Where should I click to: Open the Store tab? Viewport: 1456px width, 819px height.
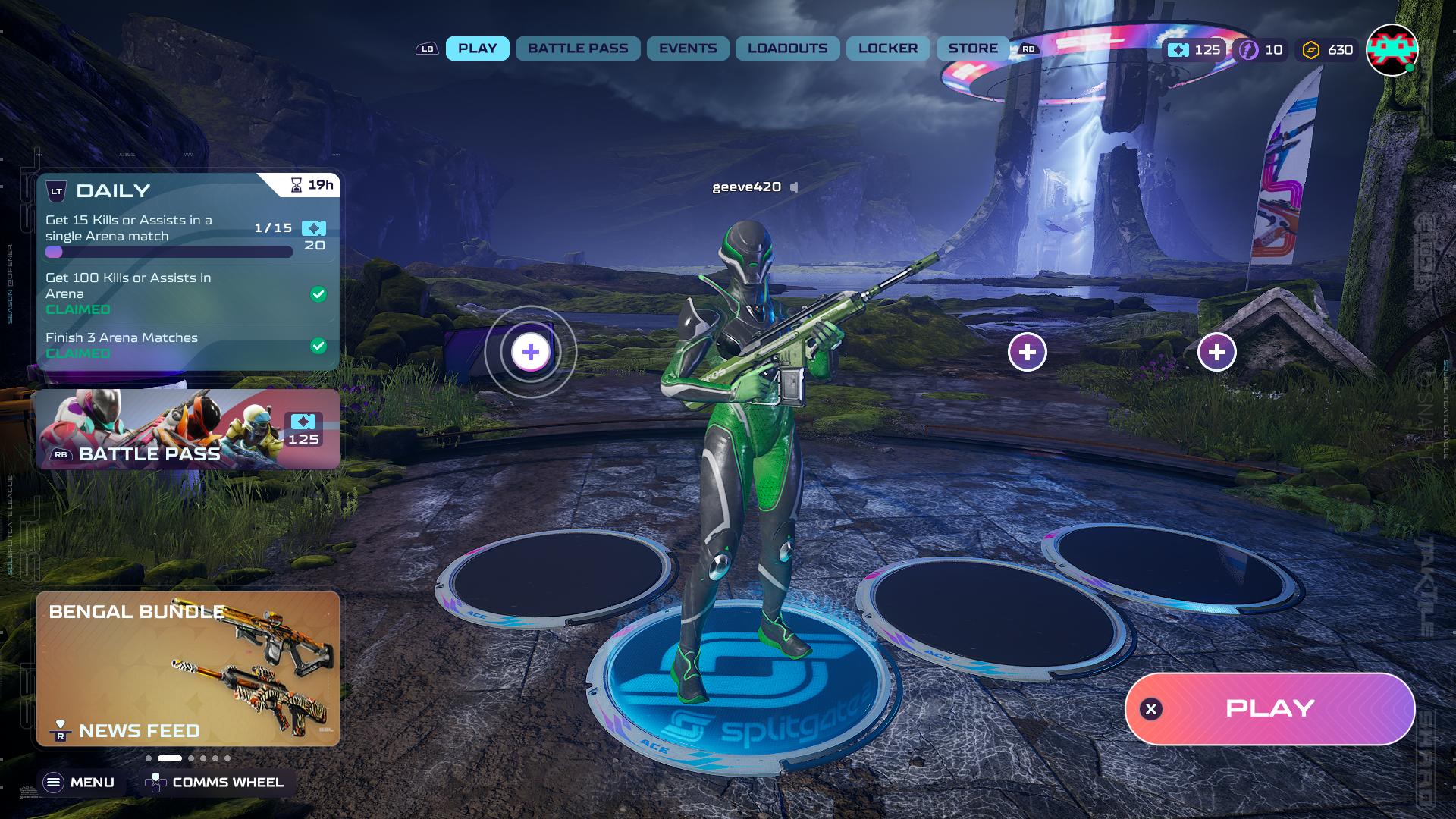point(972,49)
